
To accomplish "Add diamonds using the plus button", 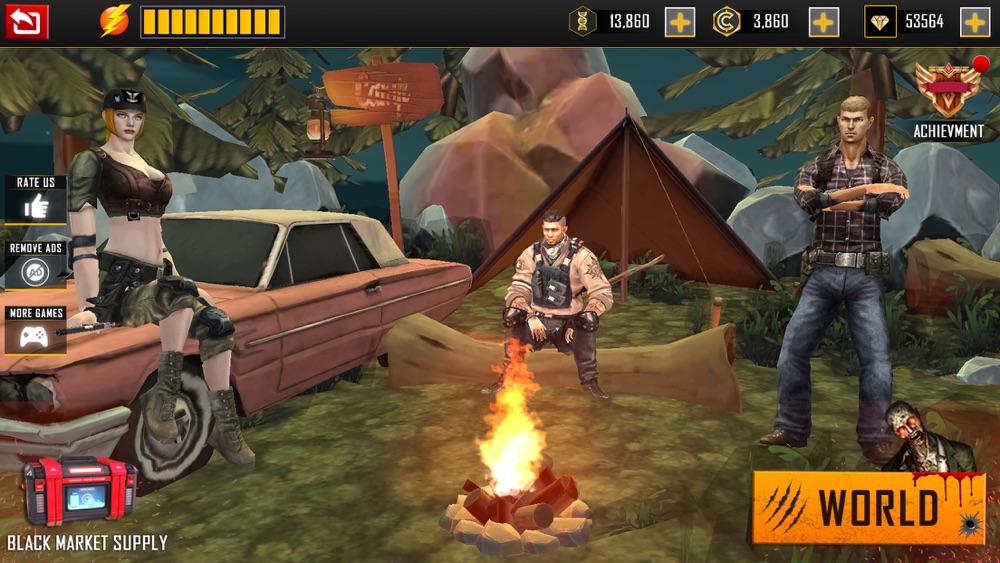I will (x=975, y=22).
